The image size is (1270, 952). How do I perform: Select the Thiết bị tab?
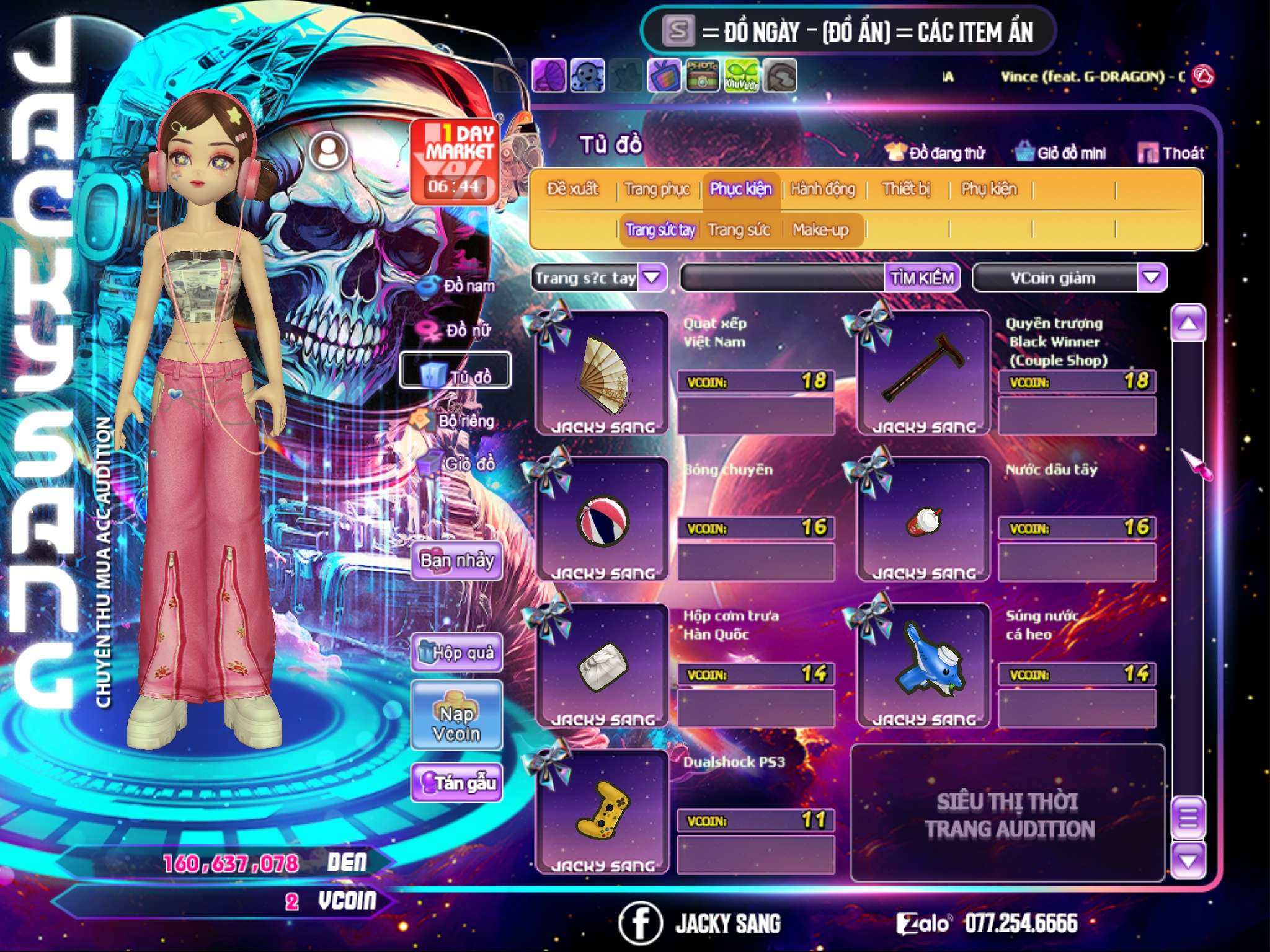point(906,189)
